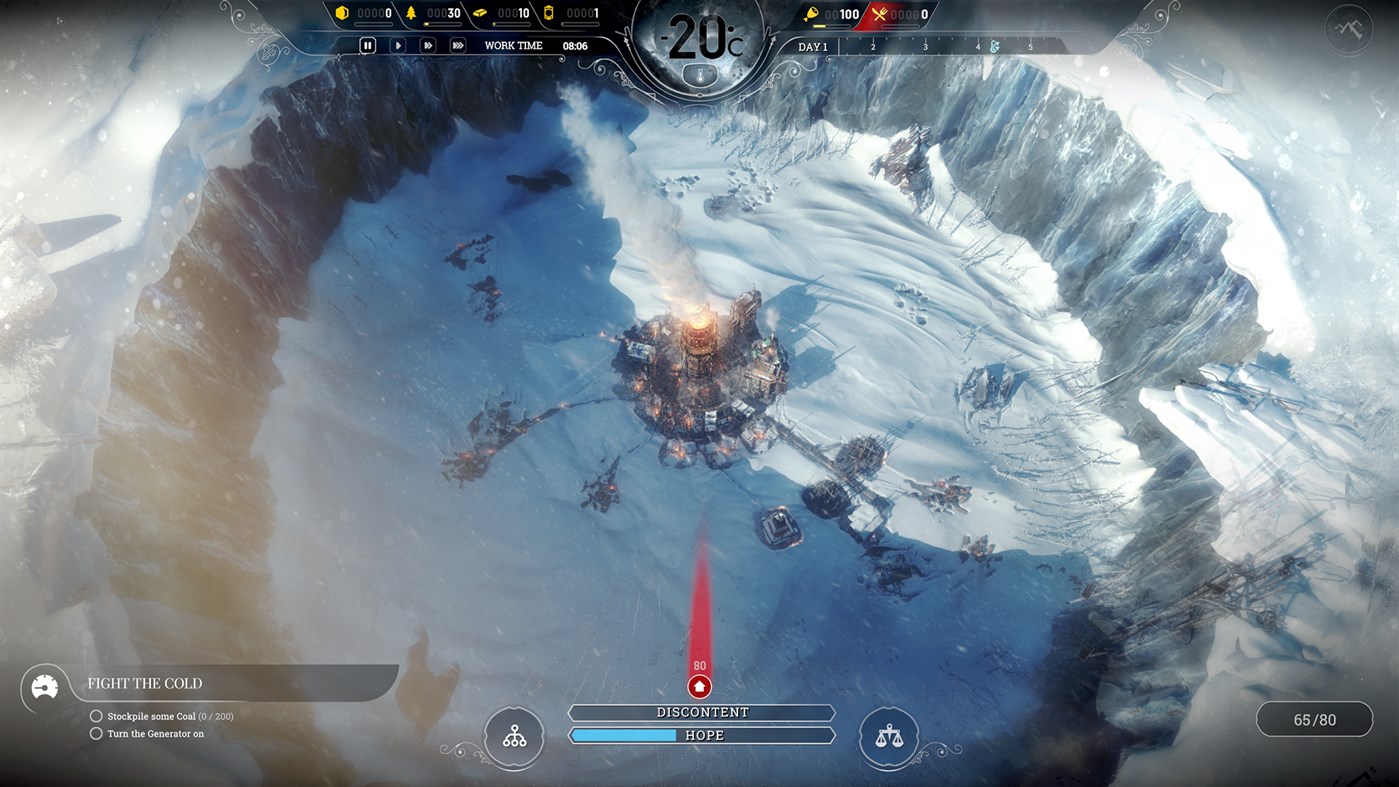The width and height of the screenshot is (1399, 787).
Task: Click the steam cores counter icon
Action: 549,13
